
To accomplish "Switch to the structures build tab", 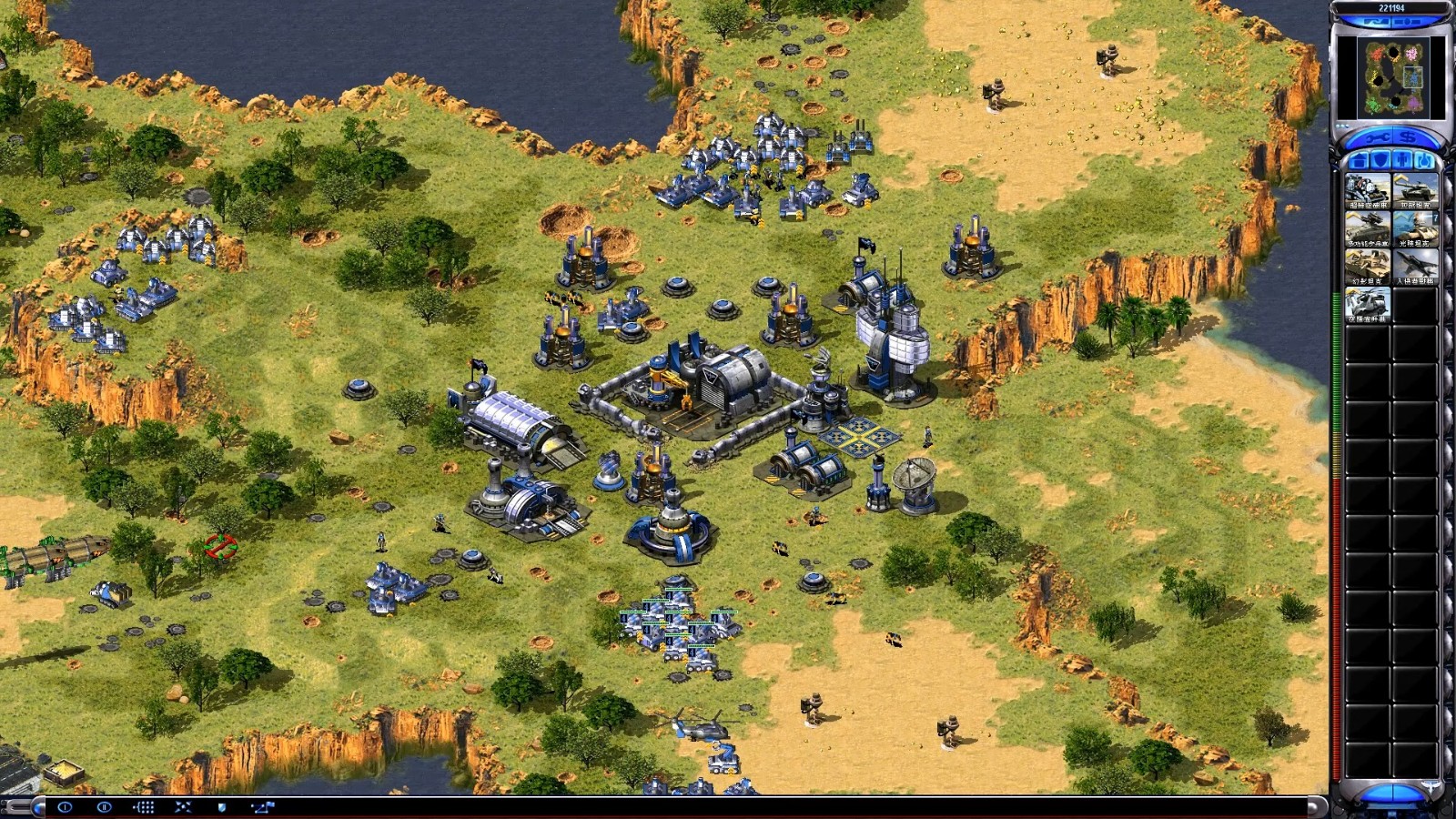I will 1358,161.
